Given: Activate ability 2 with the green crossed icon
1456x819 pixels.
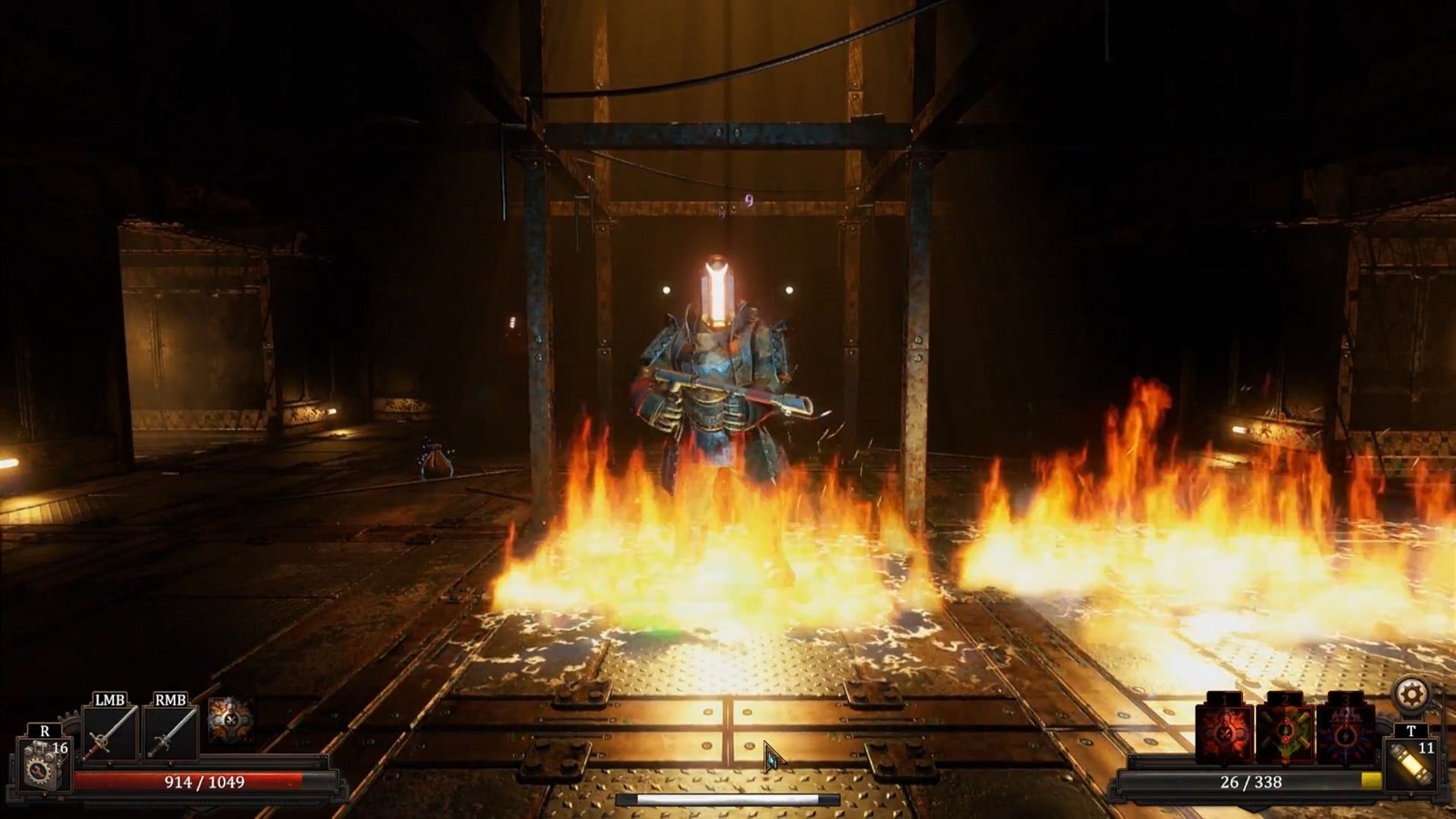Looking at the screenshot, I should pyautogui.click(x=1285, y=733).
